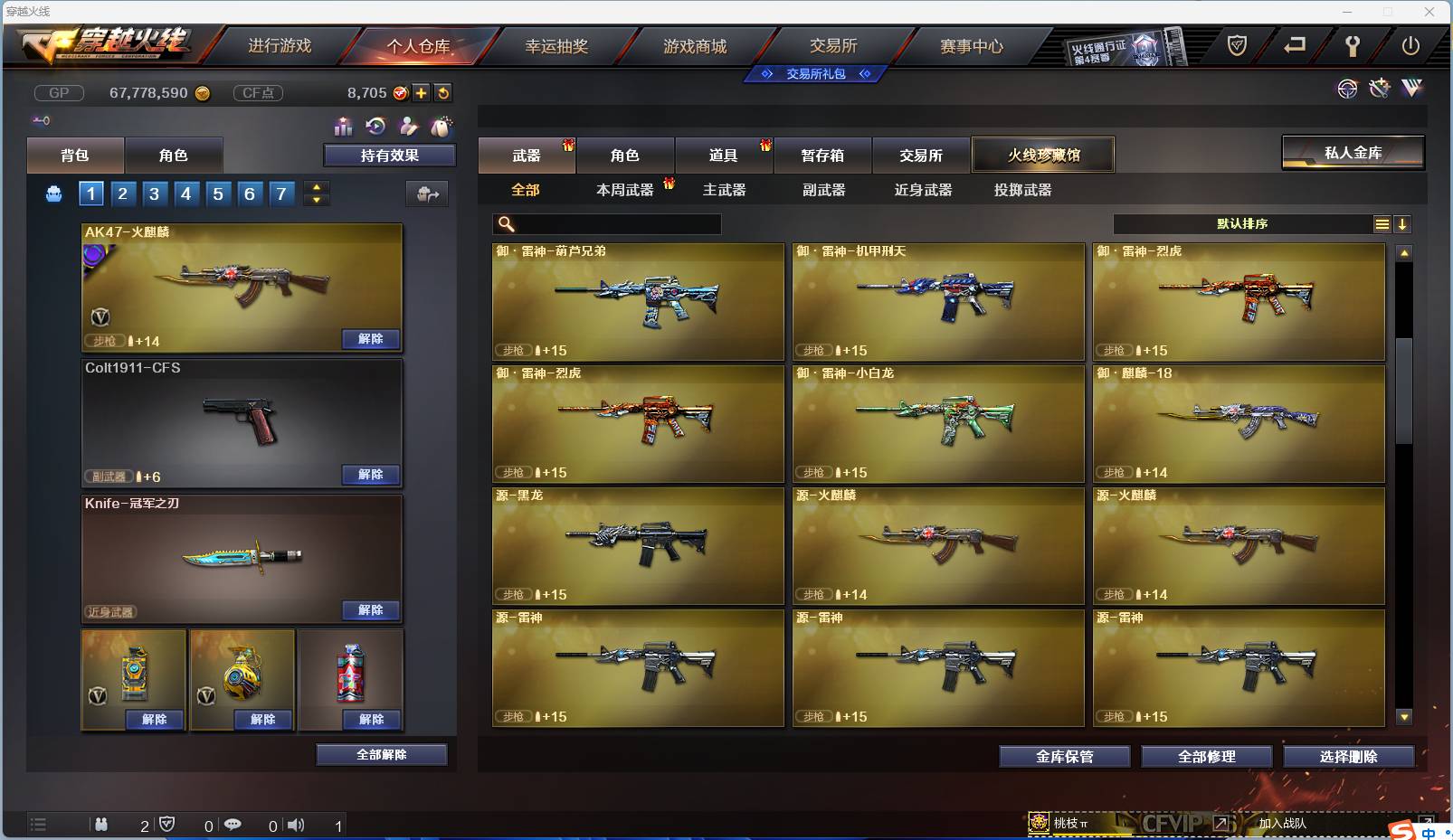This screenshot has width=1453, height=840.
Task: Click the 全部解除 button
Action: (x=379, y=754)
